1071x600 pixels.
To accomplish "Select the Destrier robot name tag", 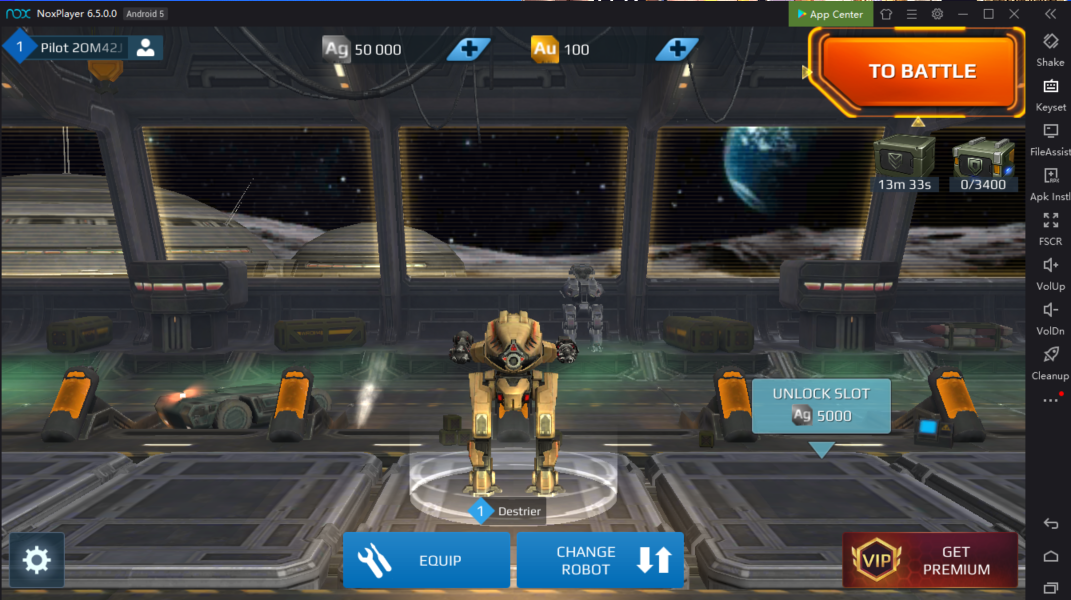I will tap(508, 512).
